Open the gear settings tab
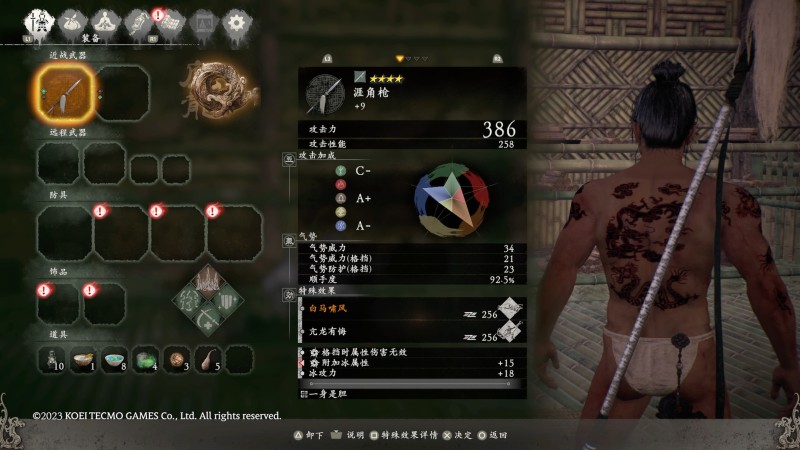This screenshot has height=450, width=800. coord(236,21)
